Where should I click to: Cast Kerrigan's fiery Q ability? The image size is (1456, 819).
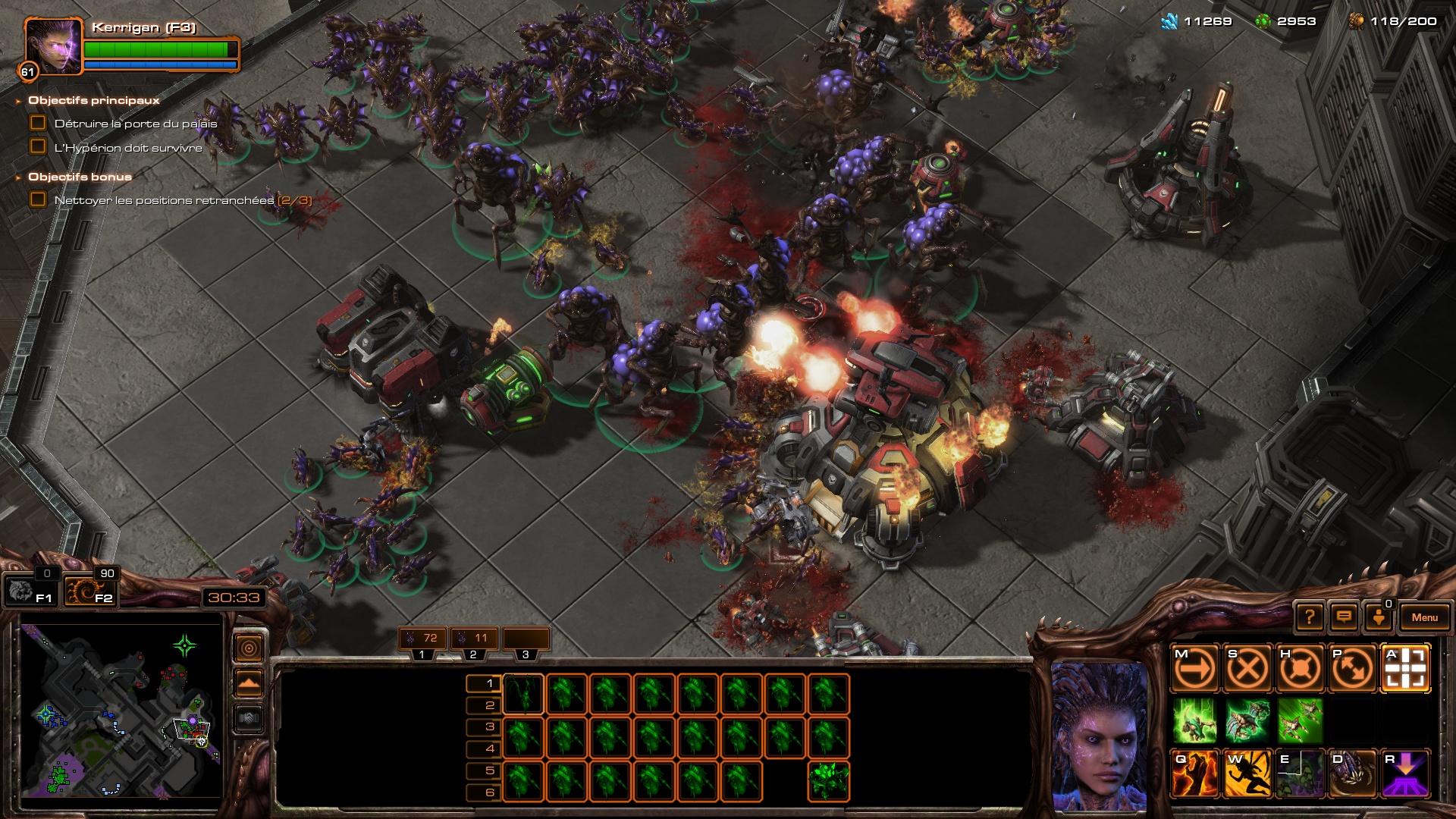[x=1194, y=773]
